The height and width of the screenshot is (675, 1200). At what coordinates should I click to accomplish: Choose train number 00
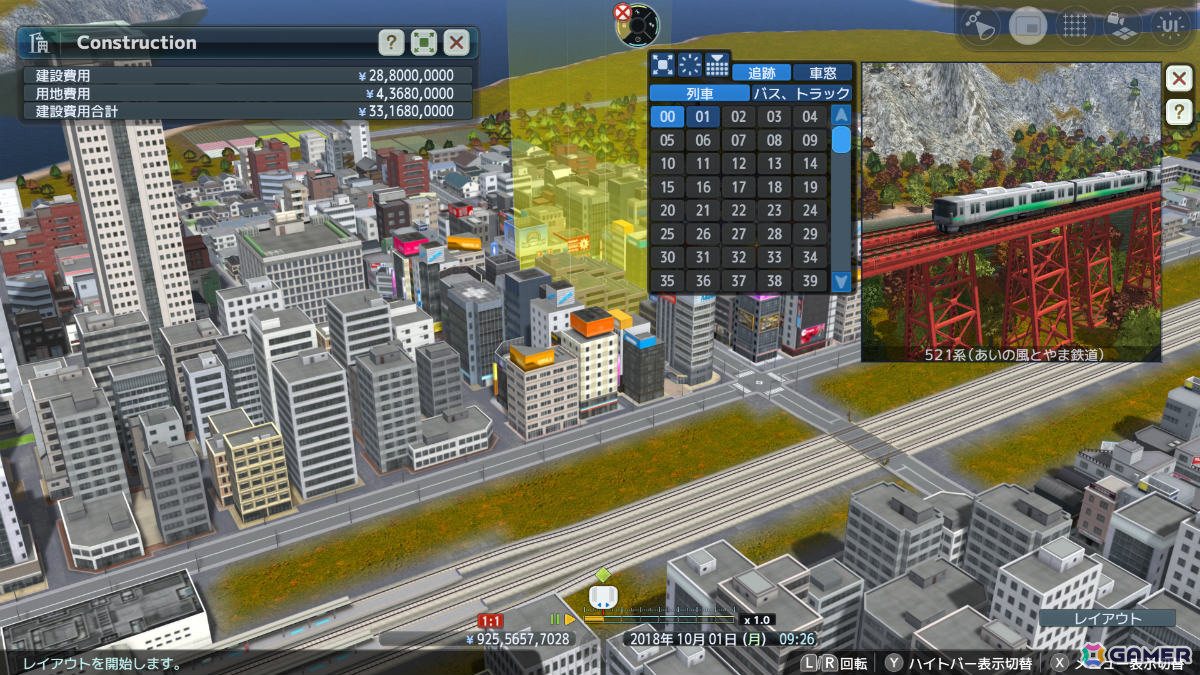667,116
